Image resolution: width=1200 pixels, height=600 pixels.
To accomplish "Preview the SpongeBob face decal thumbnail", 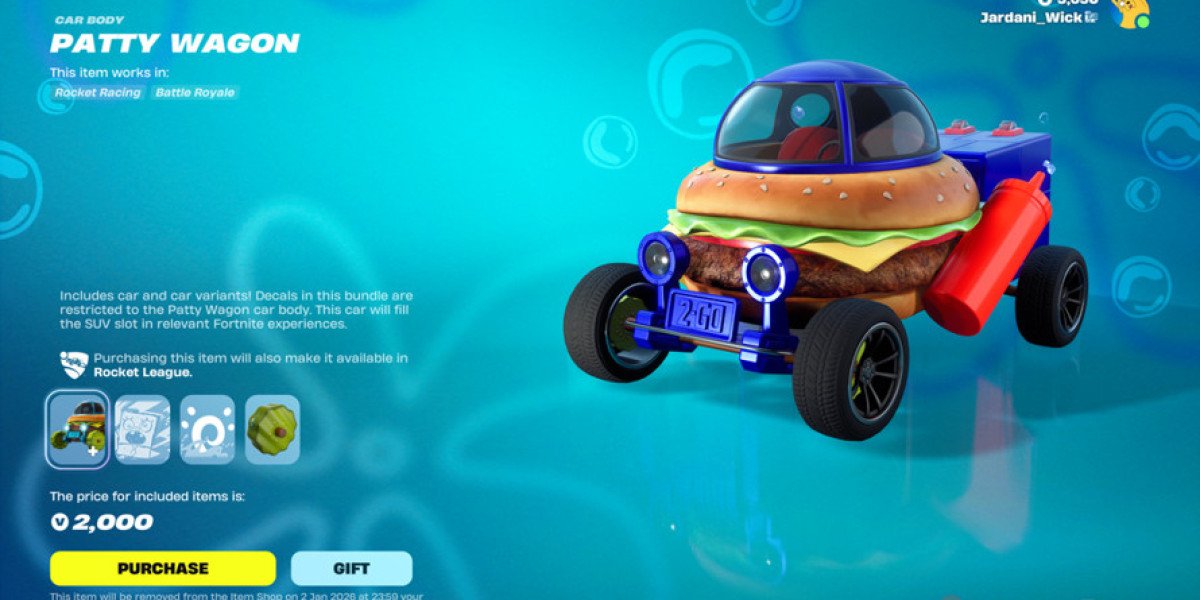I will 142,429.
